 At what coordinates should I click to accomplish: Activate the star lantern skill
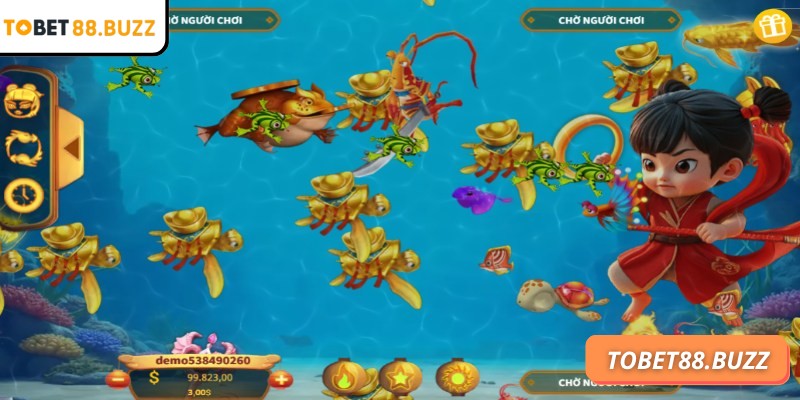tap(399, 377)
